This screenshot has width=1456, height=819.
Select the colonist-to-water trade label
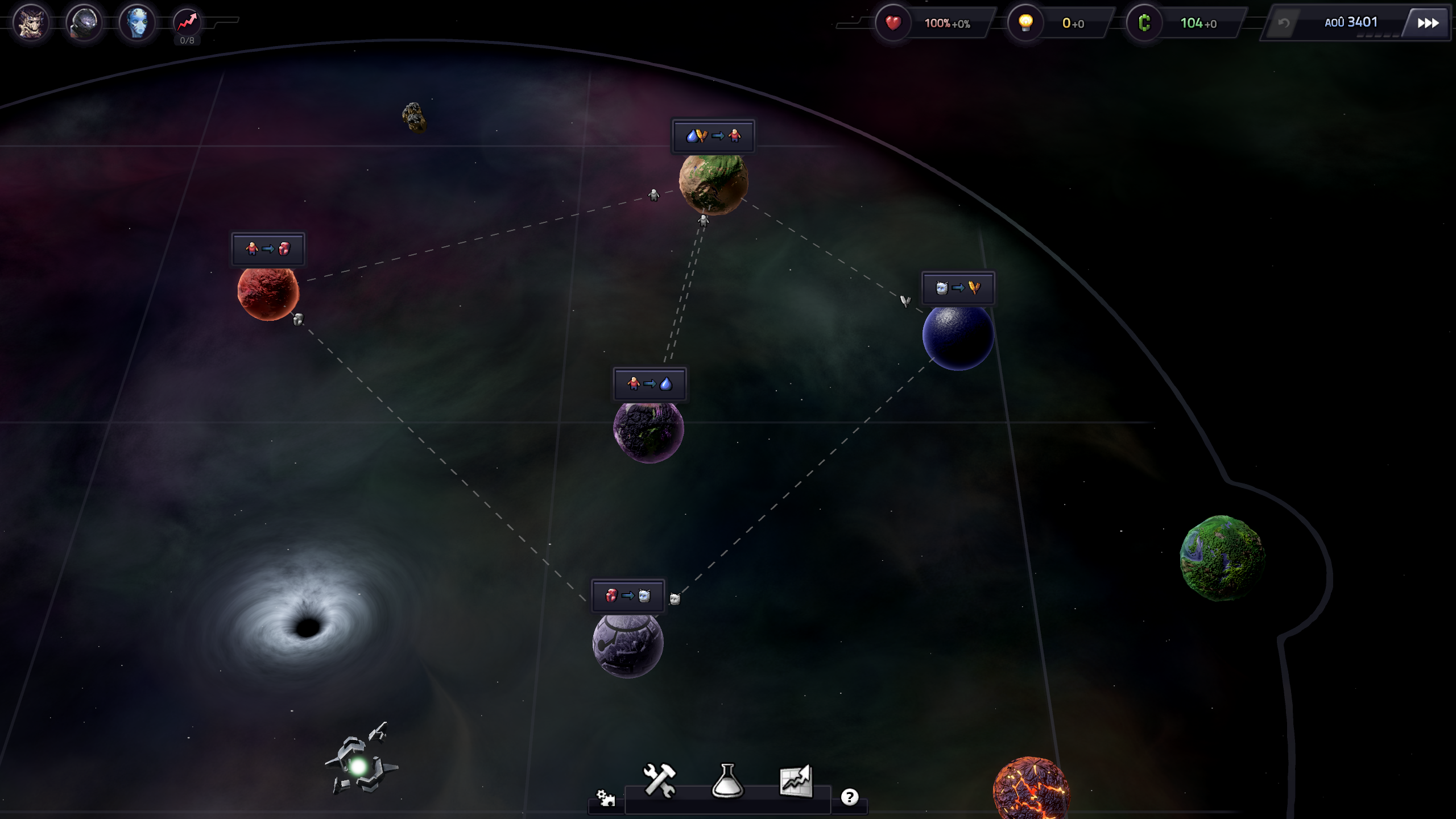[x=650, y=384]
